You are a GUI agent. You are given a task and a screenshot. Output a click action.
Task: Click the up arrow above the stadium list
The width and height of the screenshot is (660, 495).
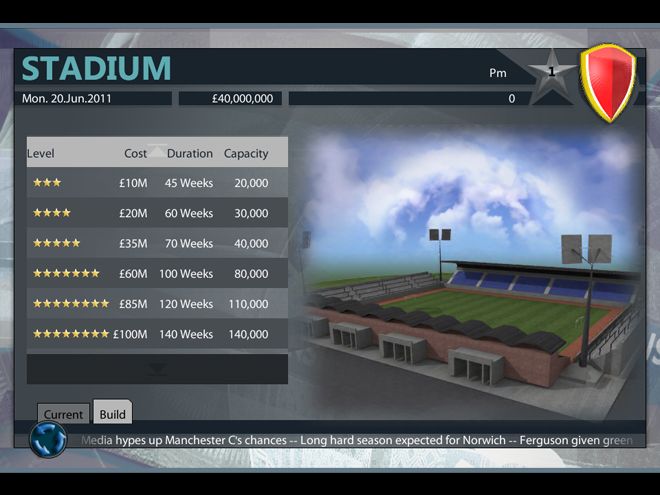pyautogui.click(x=157, y=151)
